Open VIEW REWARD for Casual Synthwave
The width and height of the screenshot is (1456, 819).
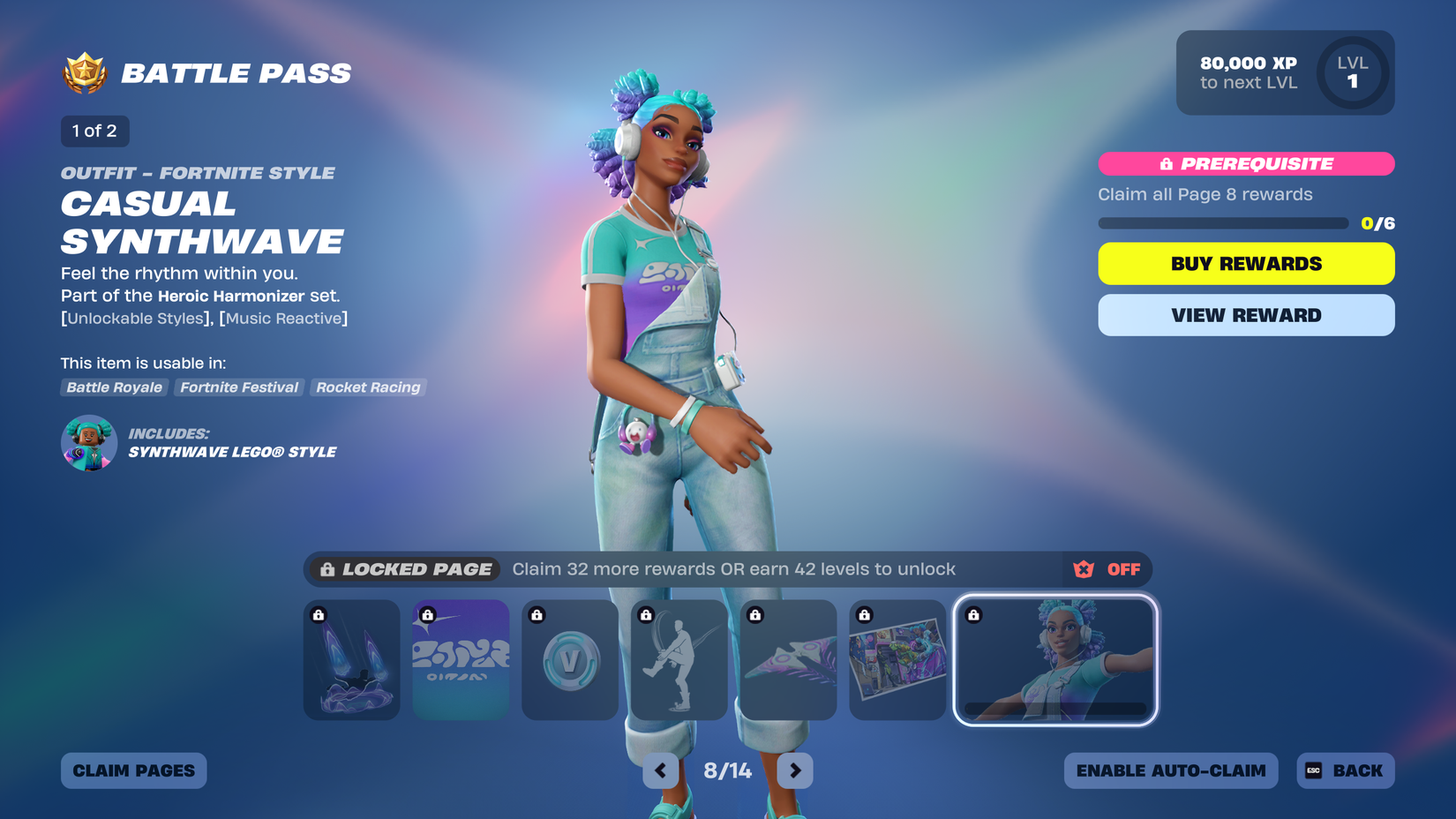1245,315
